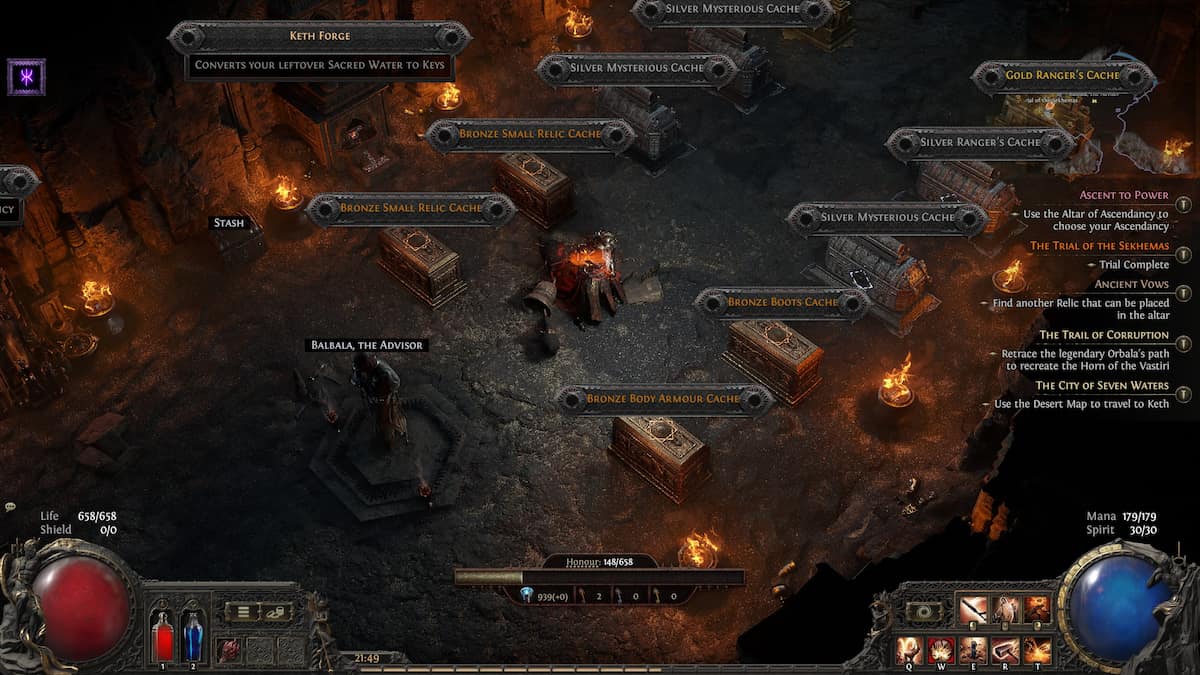Use the red life flask
The width and height of the screenshot is (1200, 675).
pos(162,636)
